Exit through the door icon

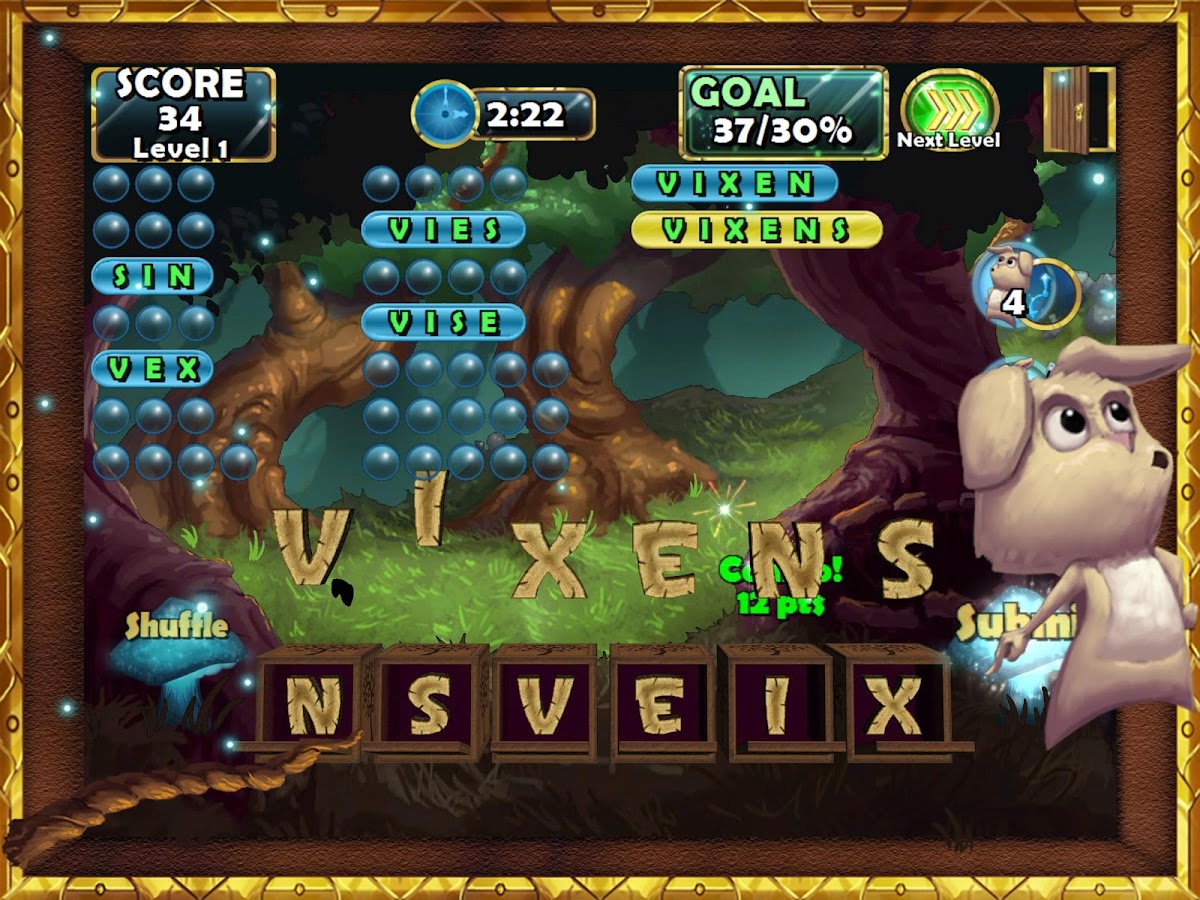[1078, 109]
